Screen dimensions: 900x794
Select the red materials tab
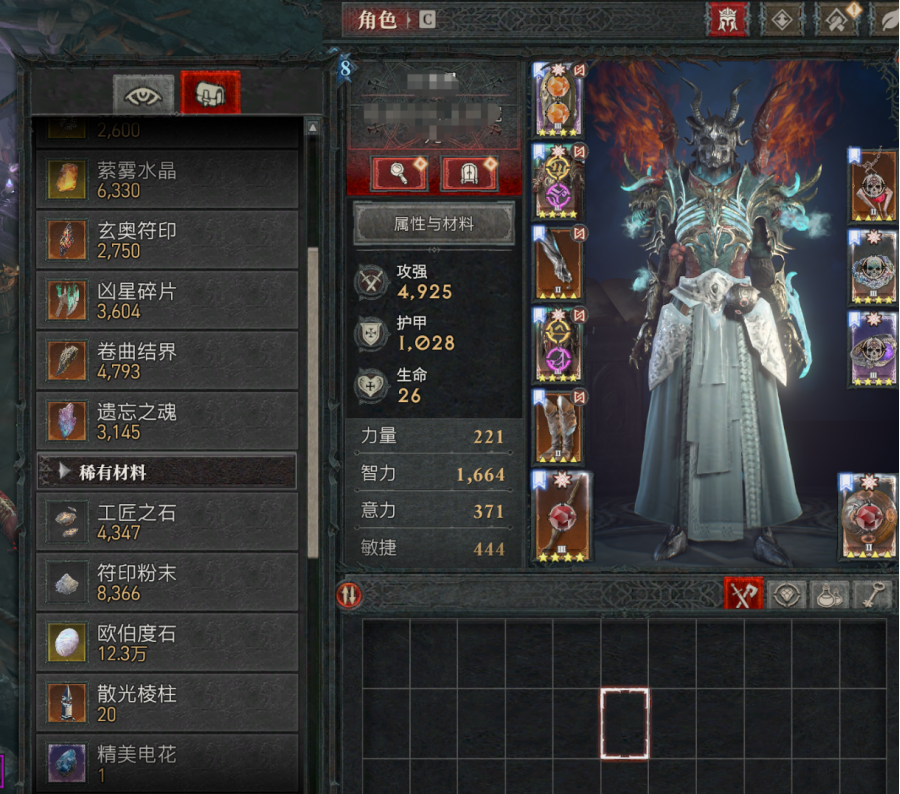(210, 94)
